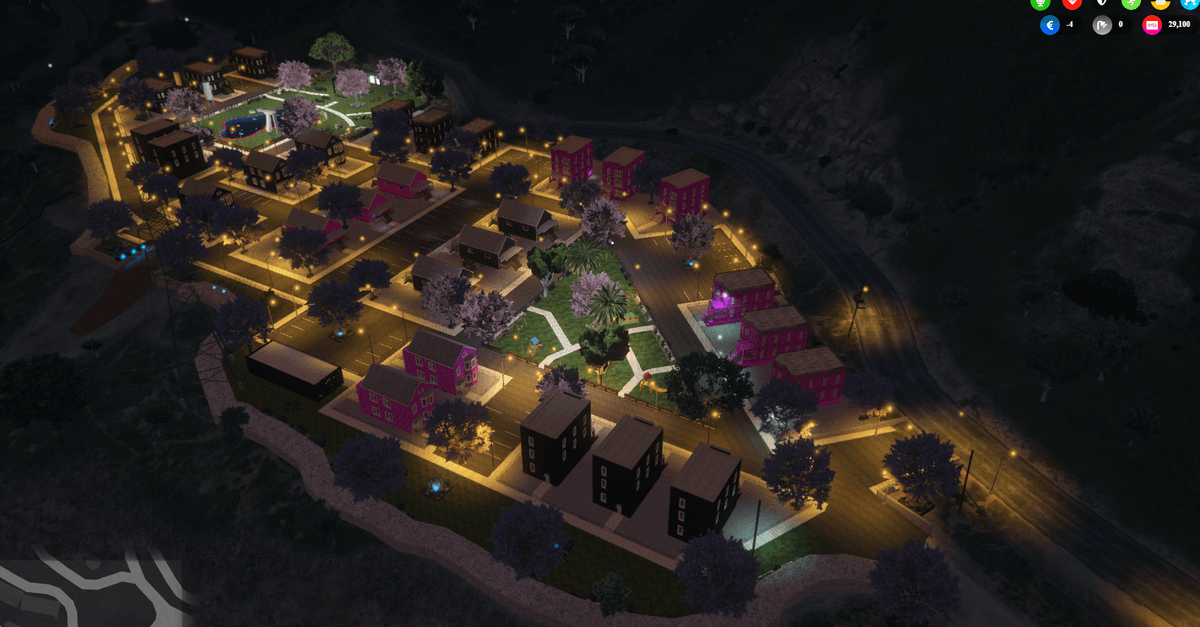Open the blue euro currency icon
The width and height of the screenshot is (1200, 627).
point(1050,25)
